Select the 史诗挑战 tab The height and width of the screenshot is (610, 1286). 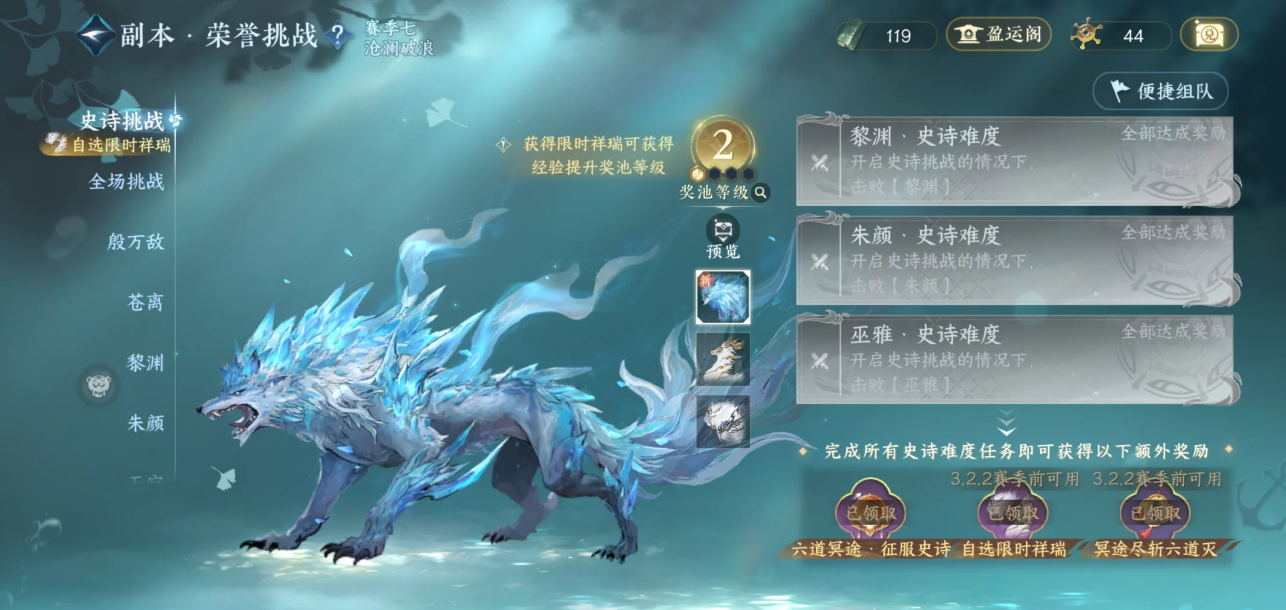coord(122,122)
